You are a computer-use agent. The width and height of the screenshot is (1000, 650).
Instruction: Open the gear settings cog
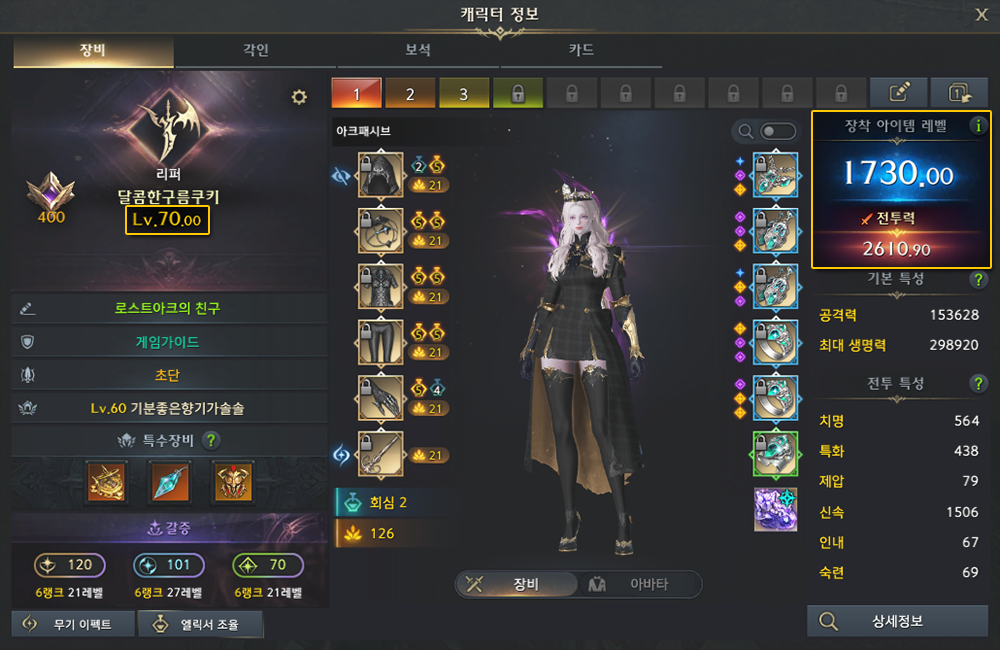coord(298,97)
